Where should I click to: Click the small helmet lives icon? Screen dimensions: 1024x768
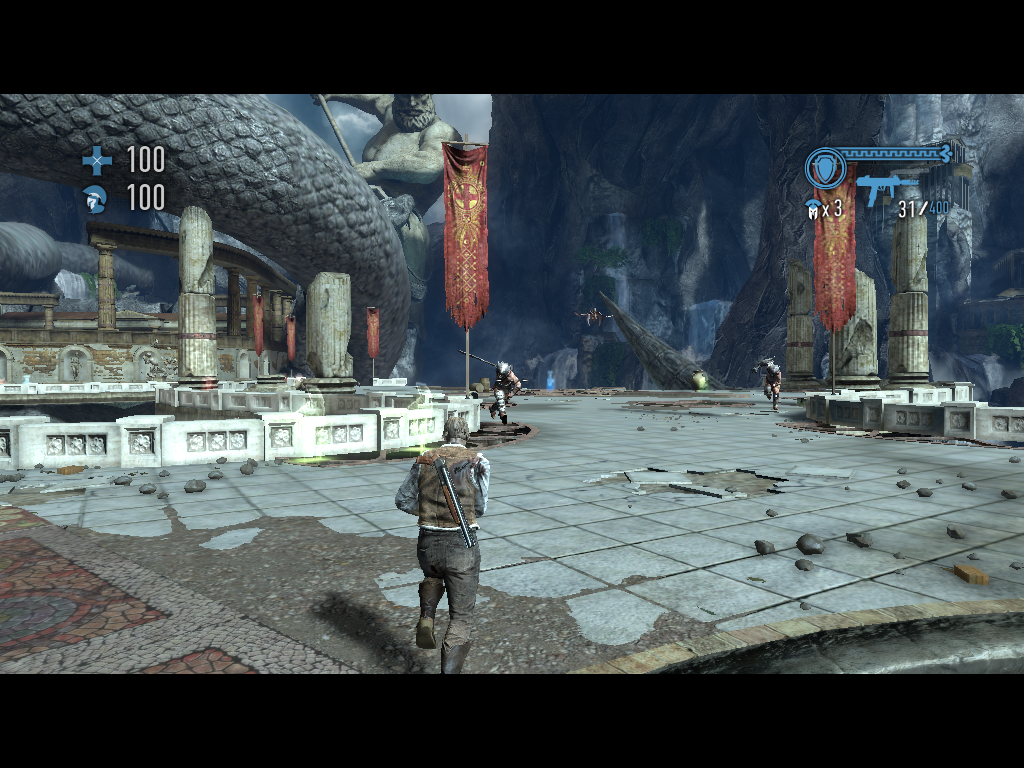[812, 208]
